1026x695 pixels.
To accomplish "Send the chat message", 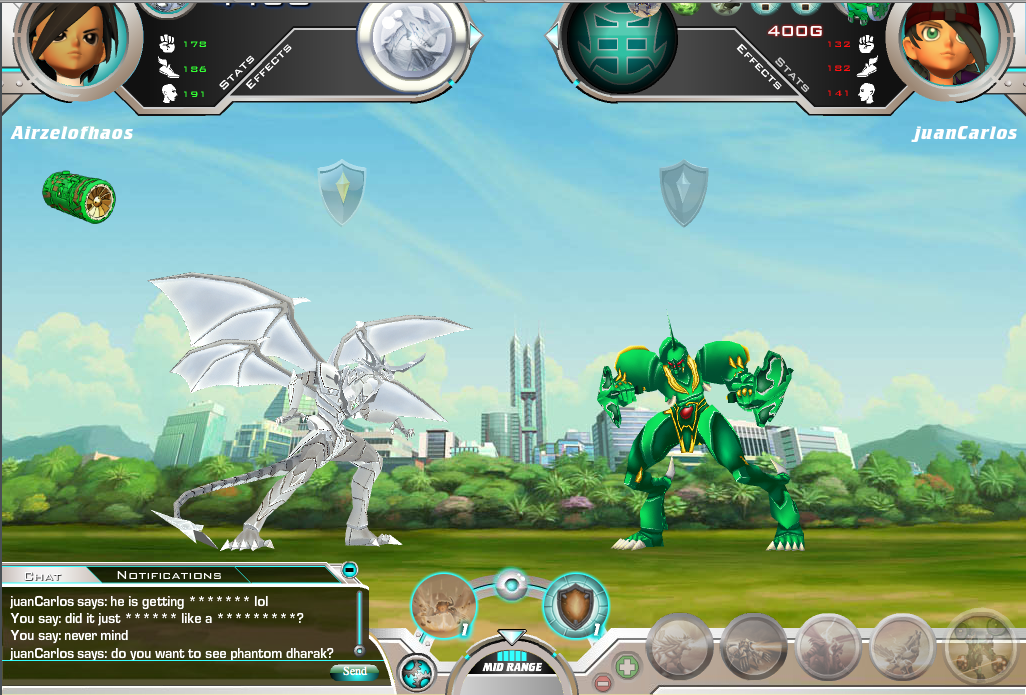I will pos(353,672).
